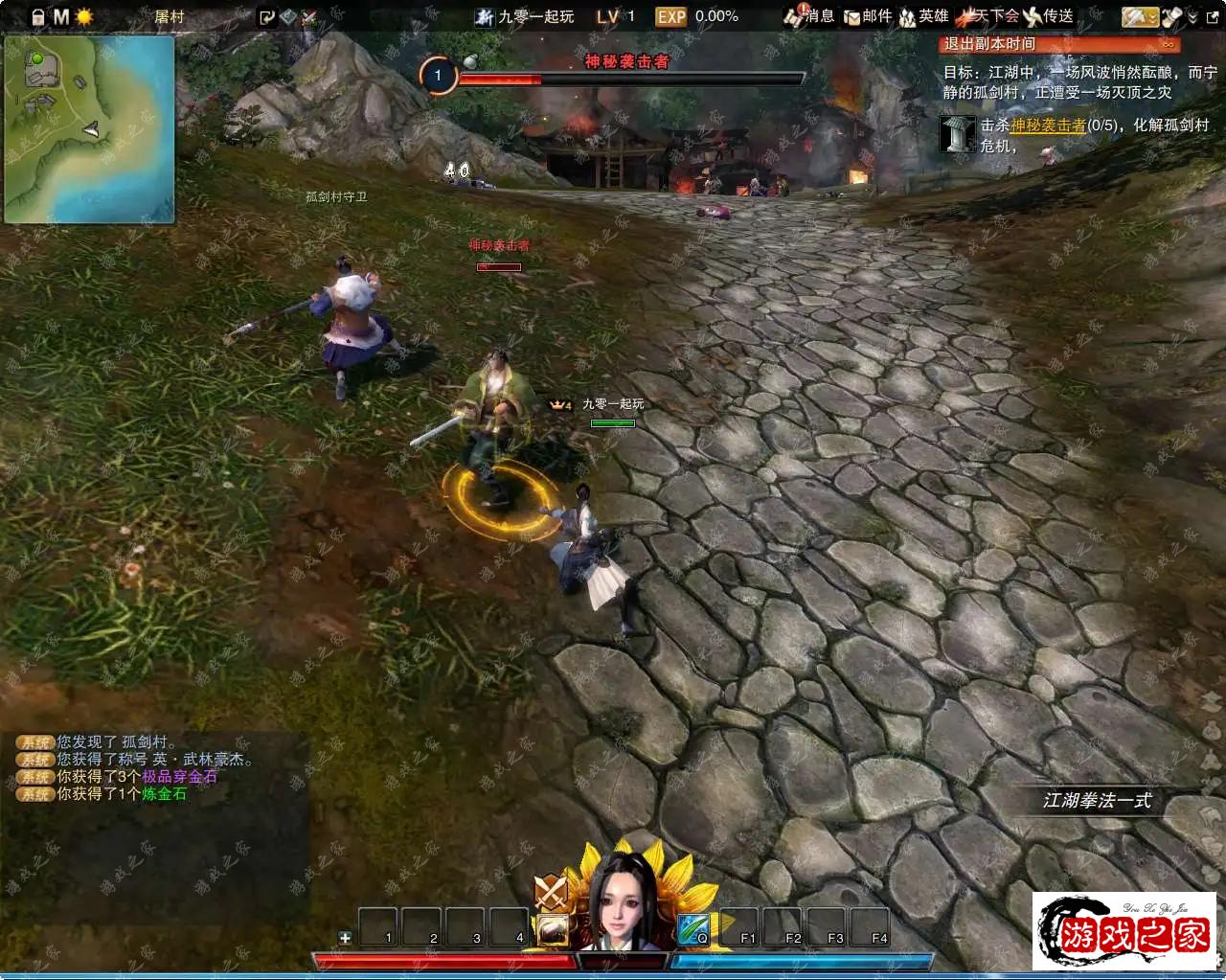Click the 退出副本时间 dungeon exit timer bar
1226x980 pixels.
[x=1058, y=44]
